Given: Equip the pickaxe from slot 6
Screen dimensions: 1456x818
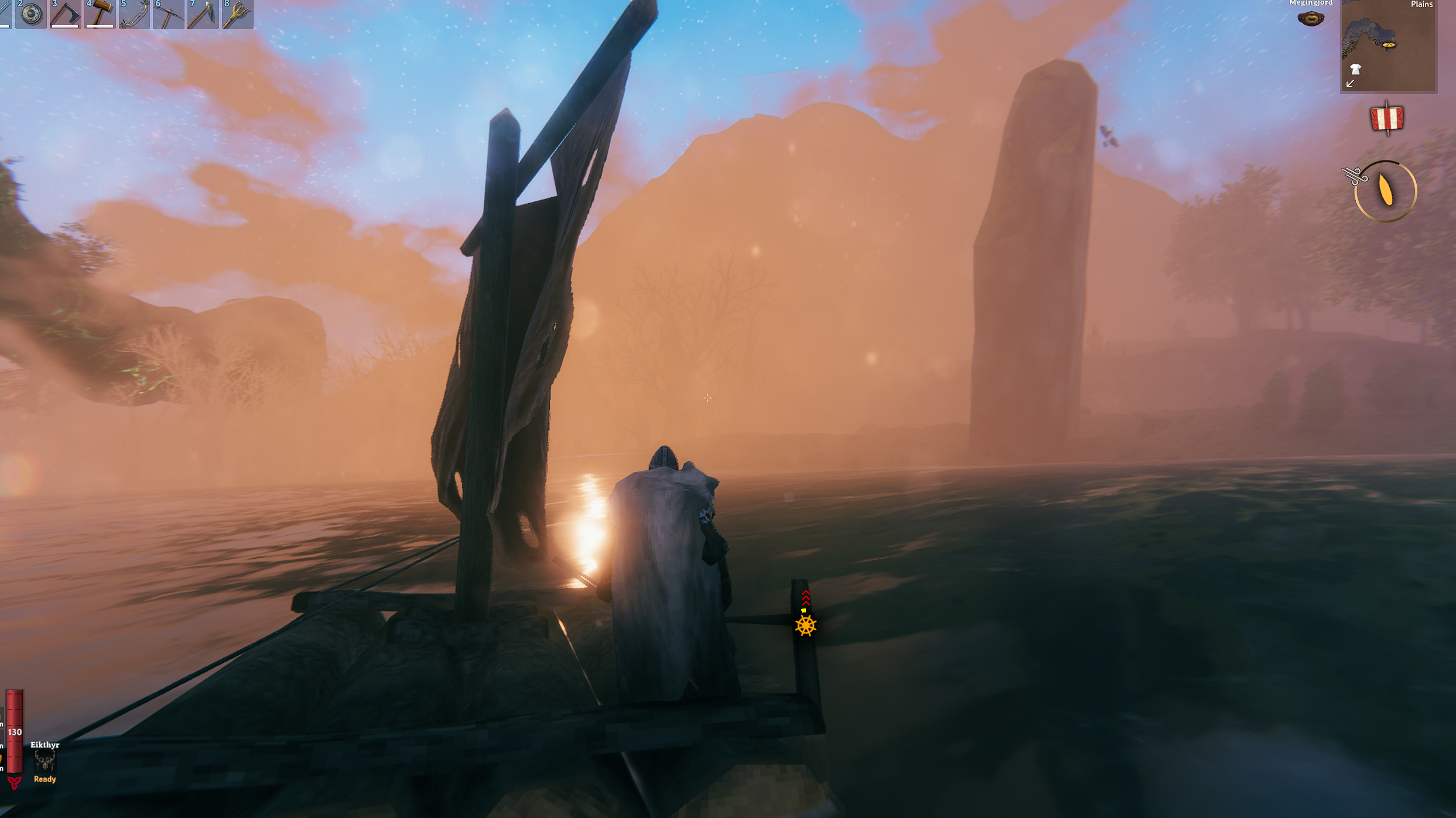Looking at the screenshot, I should coord(169,13).
